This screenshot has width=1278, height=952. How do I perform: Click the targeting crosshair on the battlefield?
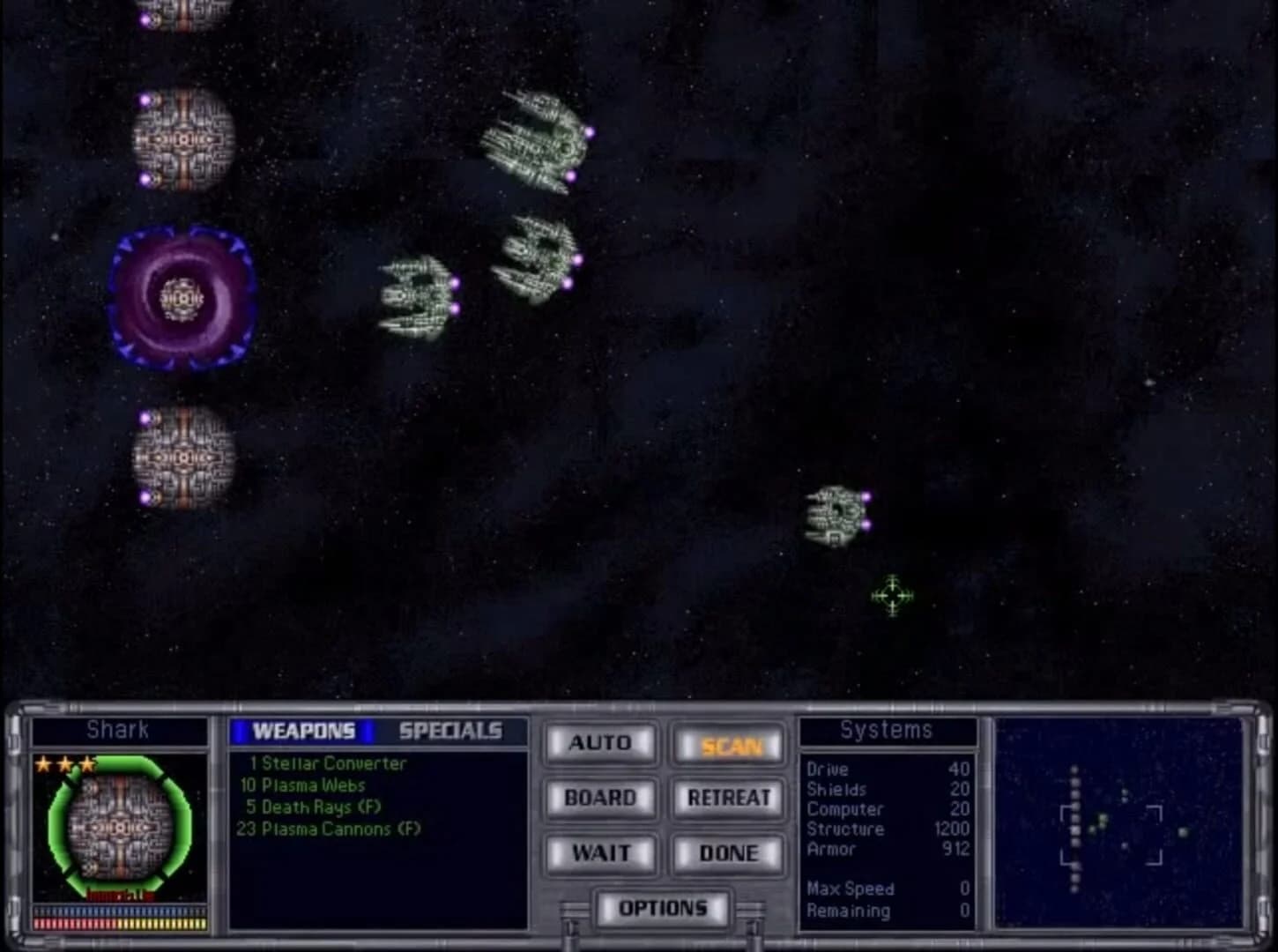coord(892,597)
